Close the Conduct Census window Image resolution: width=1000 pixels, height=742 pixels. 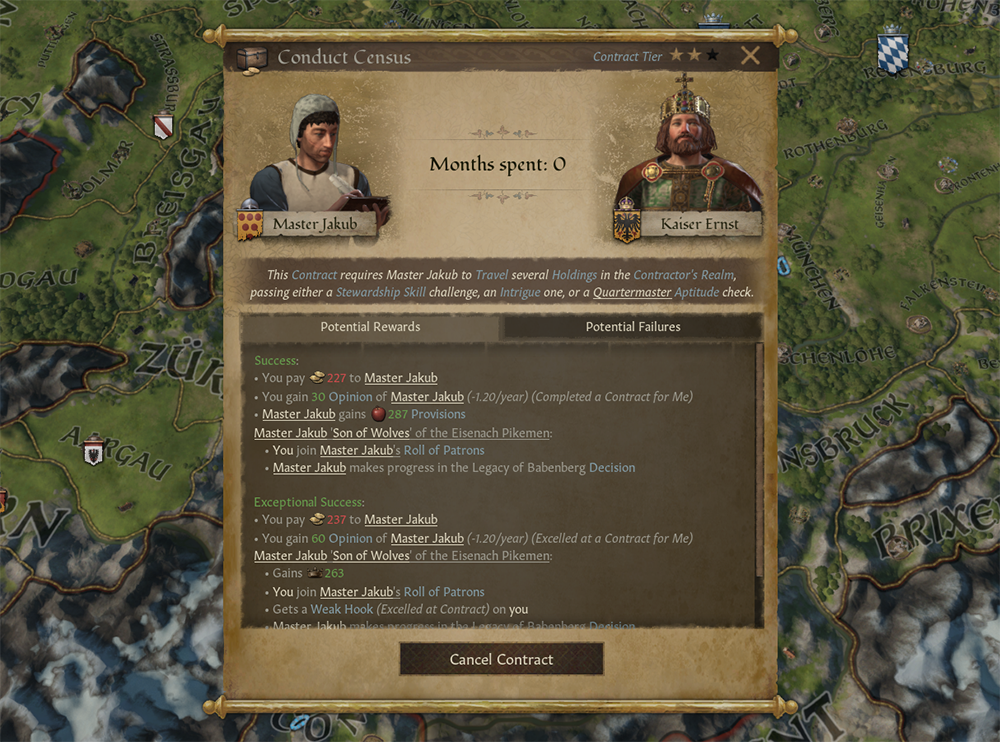pyautogui.click(x=750, y=56)
